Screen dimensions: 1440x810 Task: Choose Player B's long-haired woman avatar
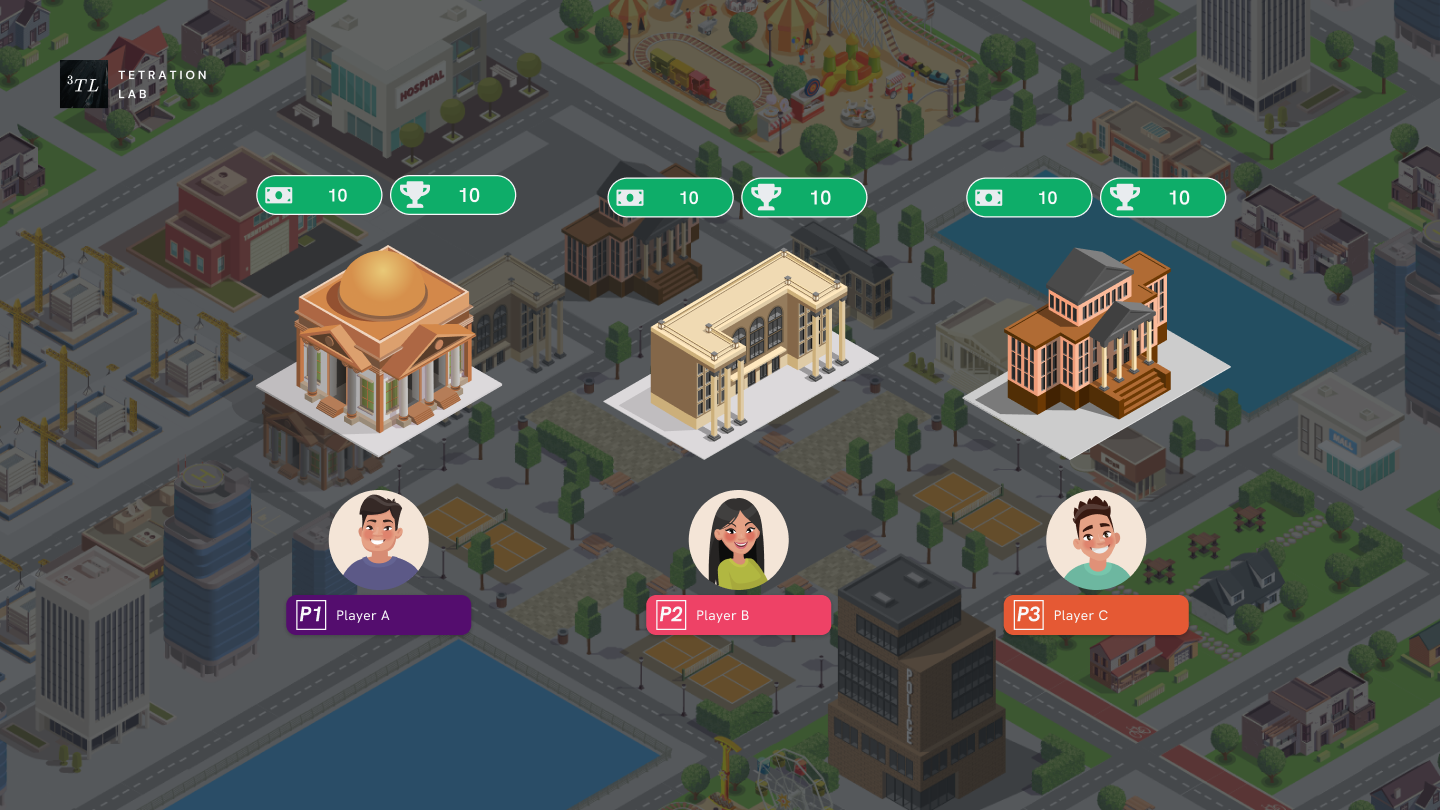[x=738, y=540]
